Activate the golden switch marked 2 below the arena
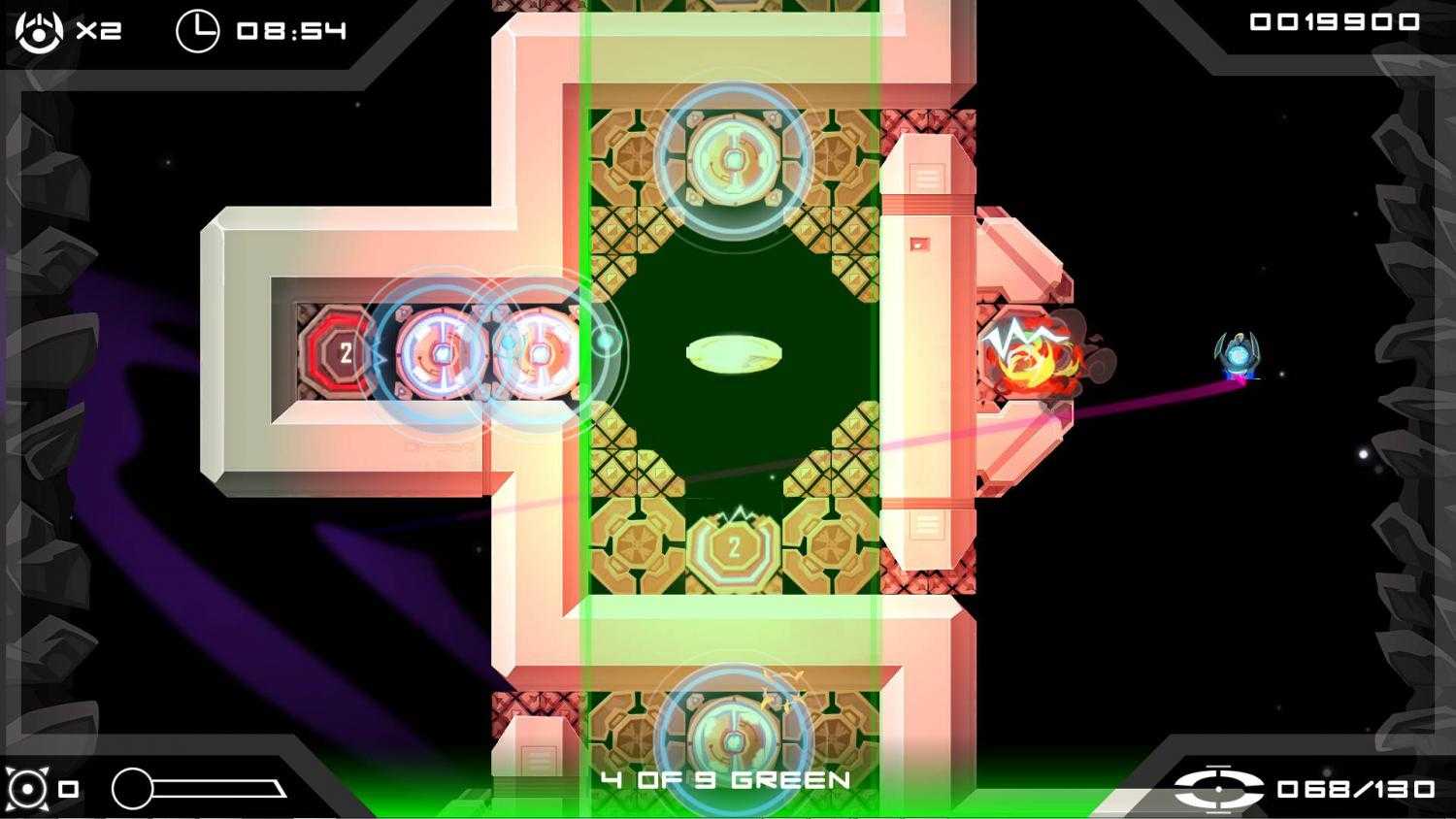Viewport: 1456px width, 819px height. 735,546
